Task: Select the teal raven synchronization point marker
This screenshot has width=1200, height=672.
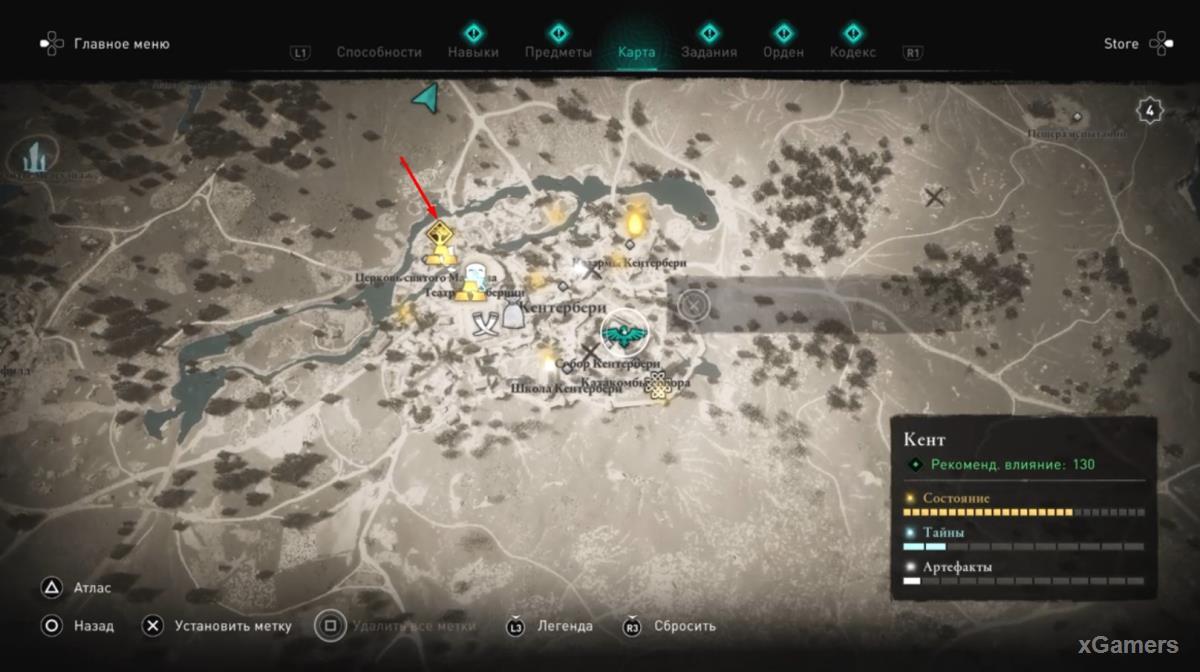Action: click(625, 335)
